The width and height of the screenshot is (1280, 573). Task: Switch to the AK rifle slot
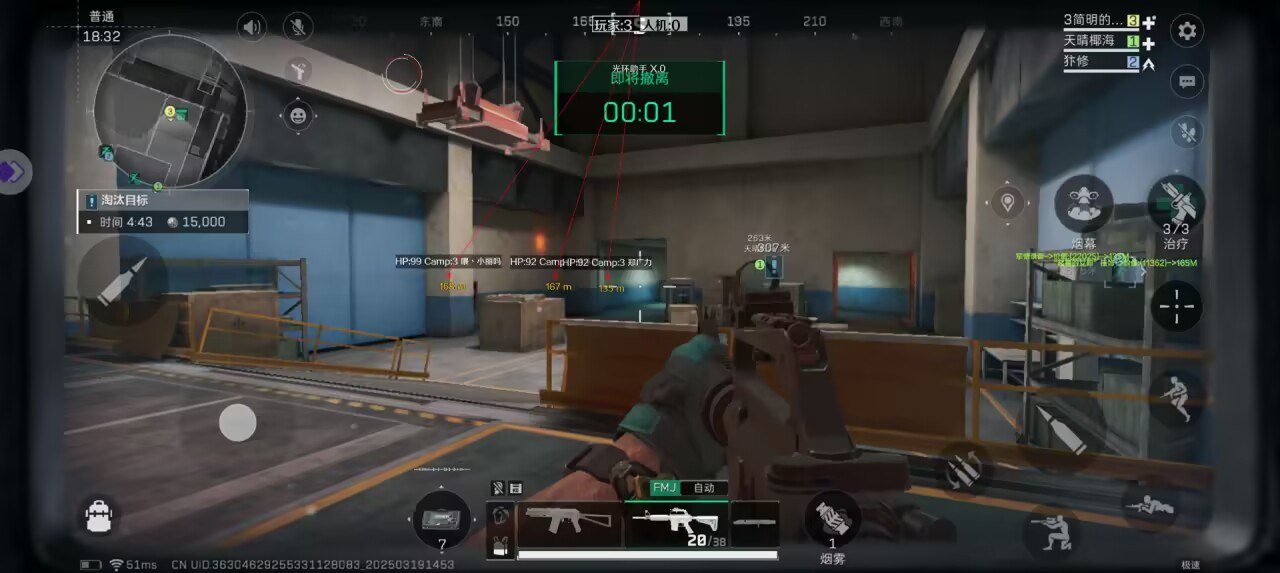click(x=569, y=522)
